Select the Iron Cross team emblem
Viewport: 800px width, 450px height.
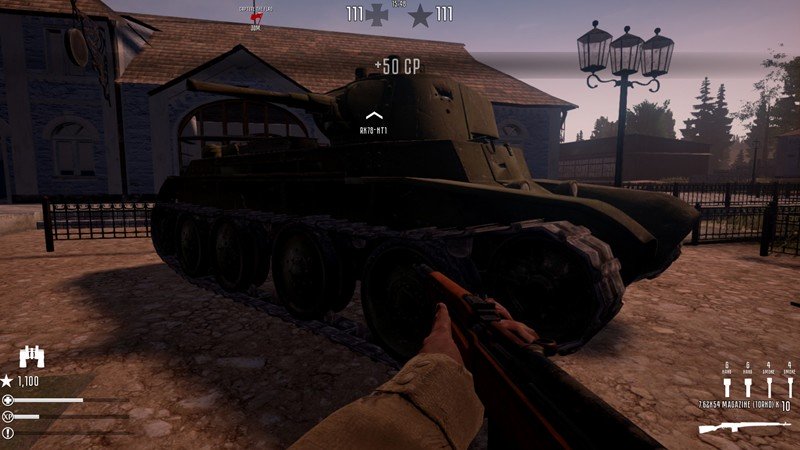pyautogui.click(x=377, y=15)
